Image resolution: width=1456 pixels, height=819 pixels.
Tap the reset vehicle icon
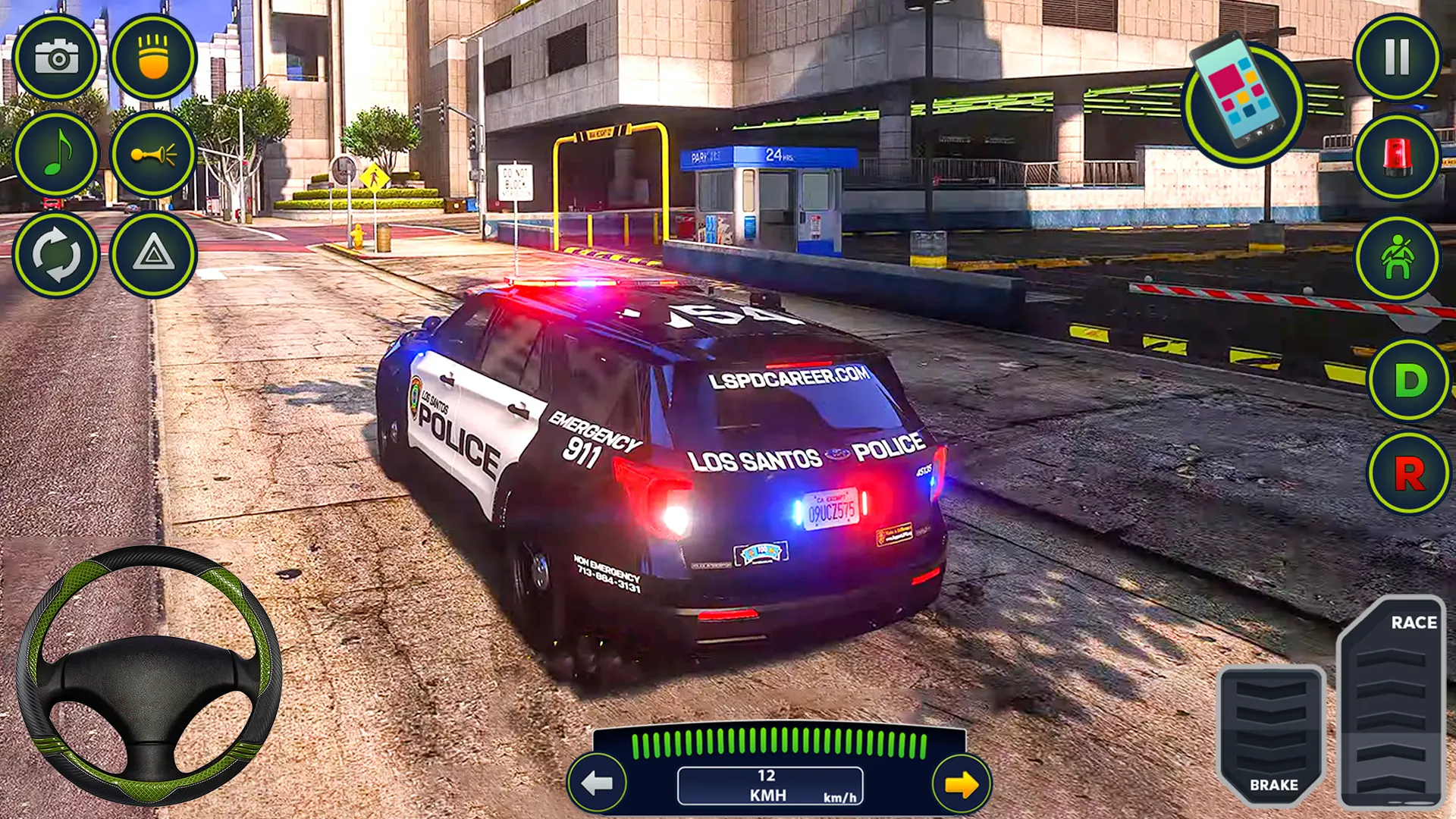[x=57, y=254]
